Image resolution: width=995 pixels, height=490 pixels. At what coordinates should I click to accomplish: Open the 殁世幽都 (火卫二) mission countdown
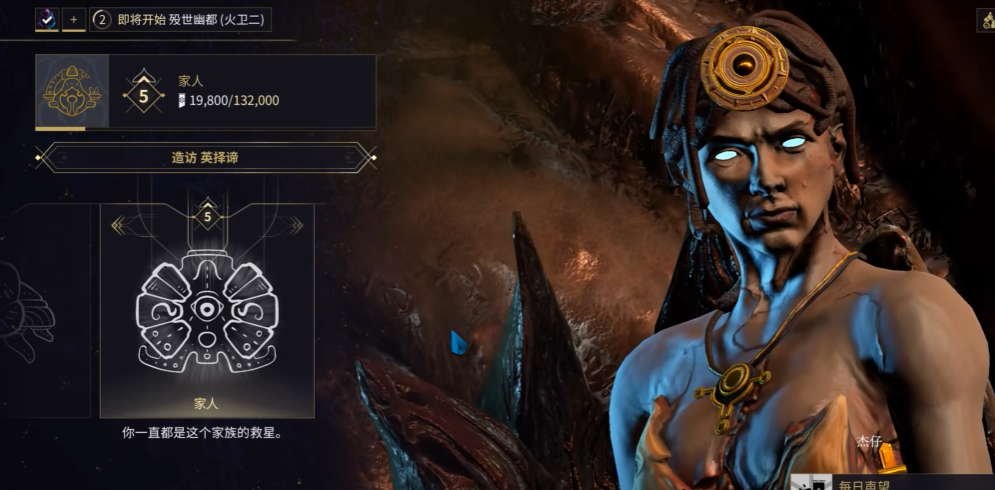(x=180, y=19)
